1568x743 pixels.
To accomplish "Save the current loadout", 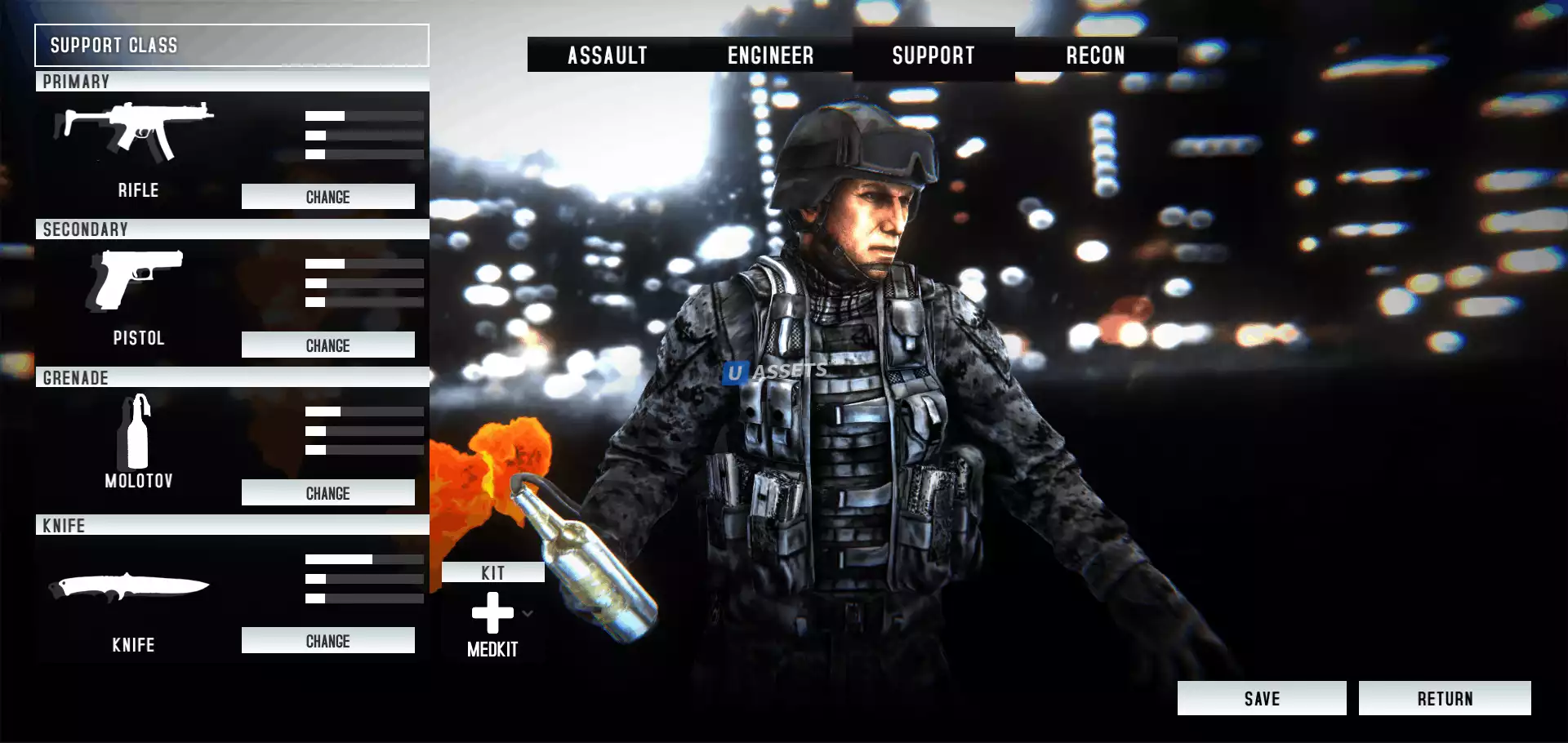I will [x=1262, y=699].
